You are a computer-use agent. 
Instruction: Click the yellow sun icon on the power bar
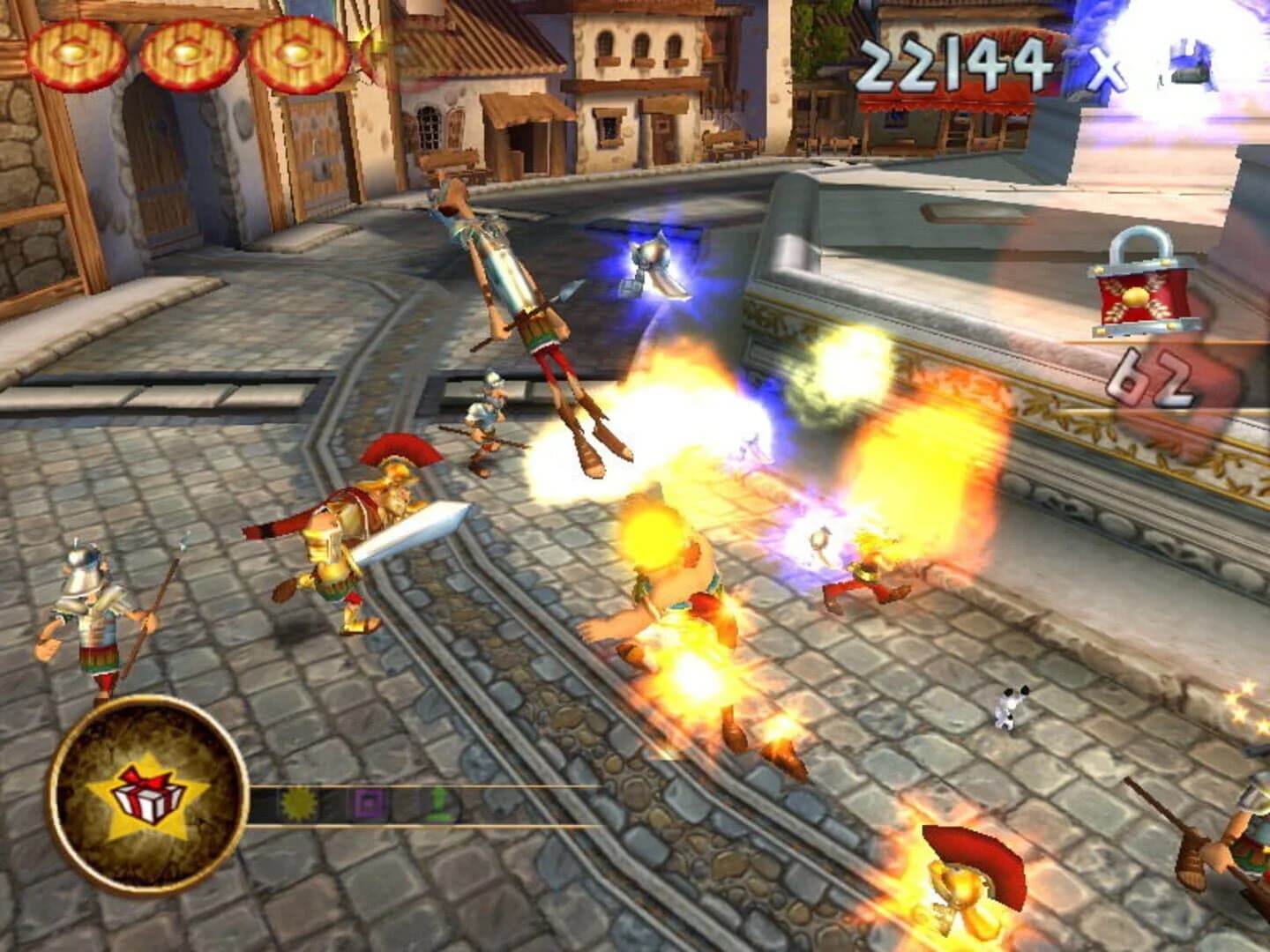[x=300, y=805]
